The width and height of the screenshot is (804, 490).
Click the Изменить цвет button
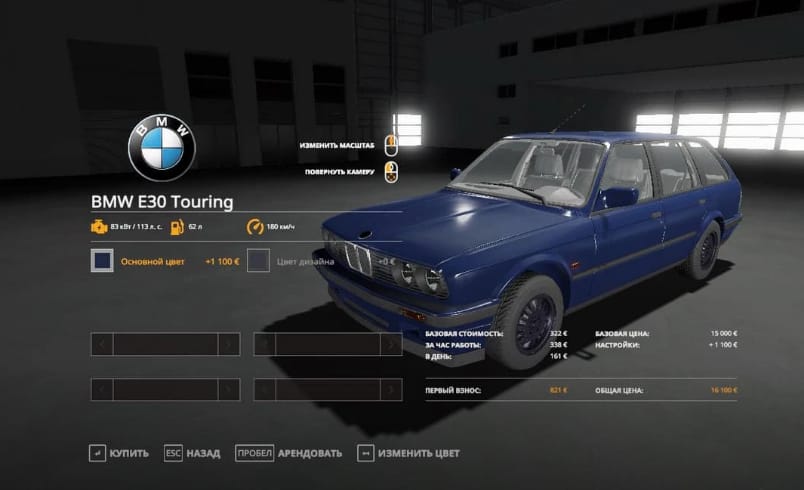click(x=409, y=453)
